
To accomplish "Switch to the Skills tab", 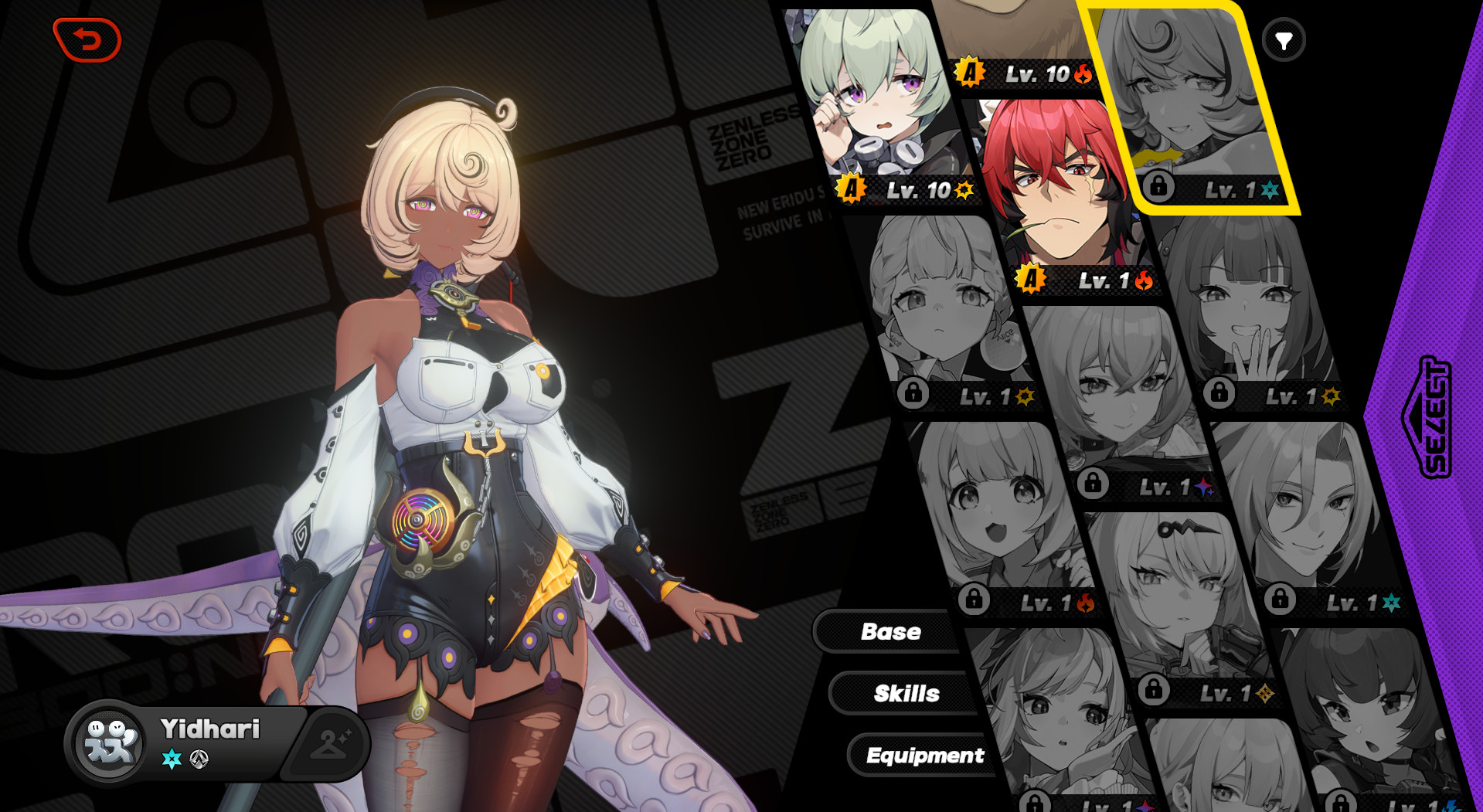I will pyautogui.click(x=906, y=694).
